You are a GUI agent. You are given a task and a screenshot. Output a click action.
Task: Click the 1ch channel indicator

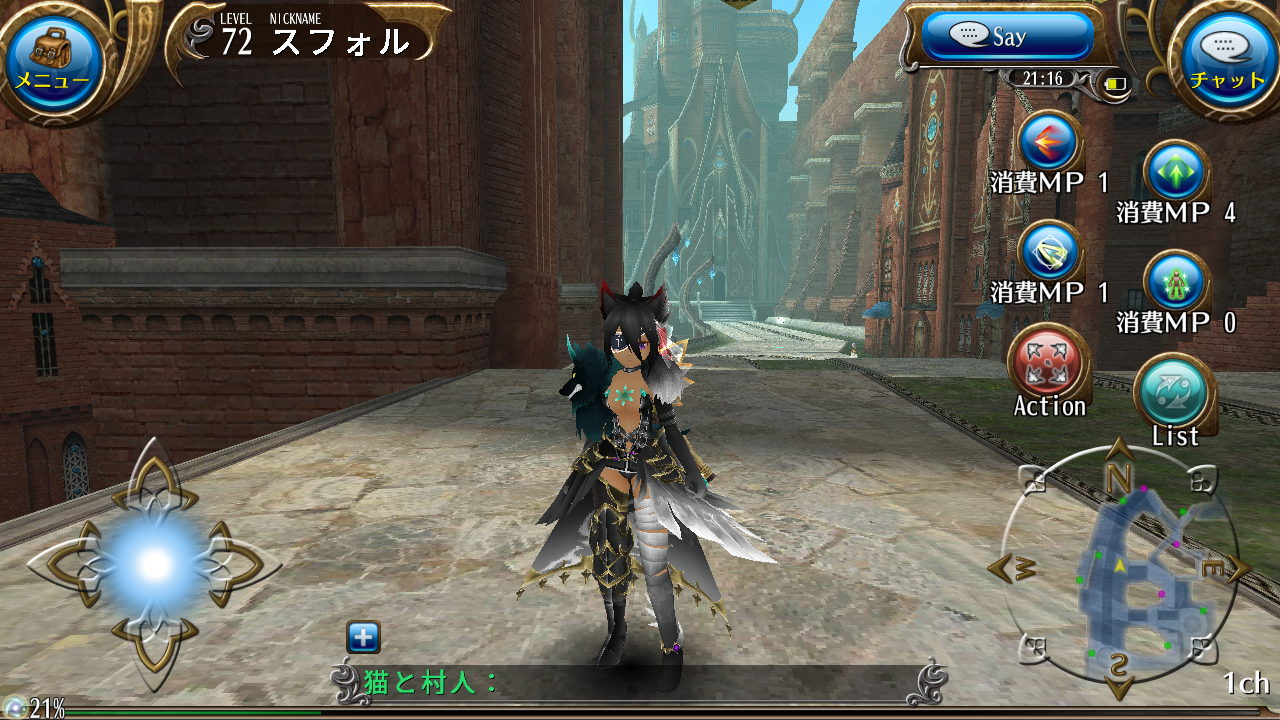(x=1245, y=682)
